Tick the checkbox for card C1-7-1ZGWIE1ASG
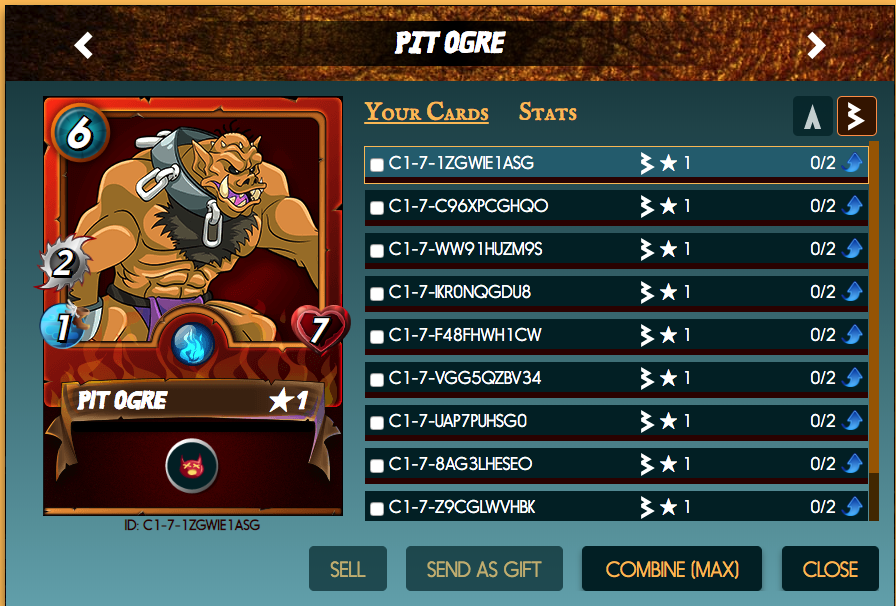The image size is (896, 606). [x=377, y=164]
